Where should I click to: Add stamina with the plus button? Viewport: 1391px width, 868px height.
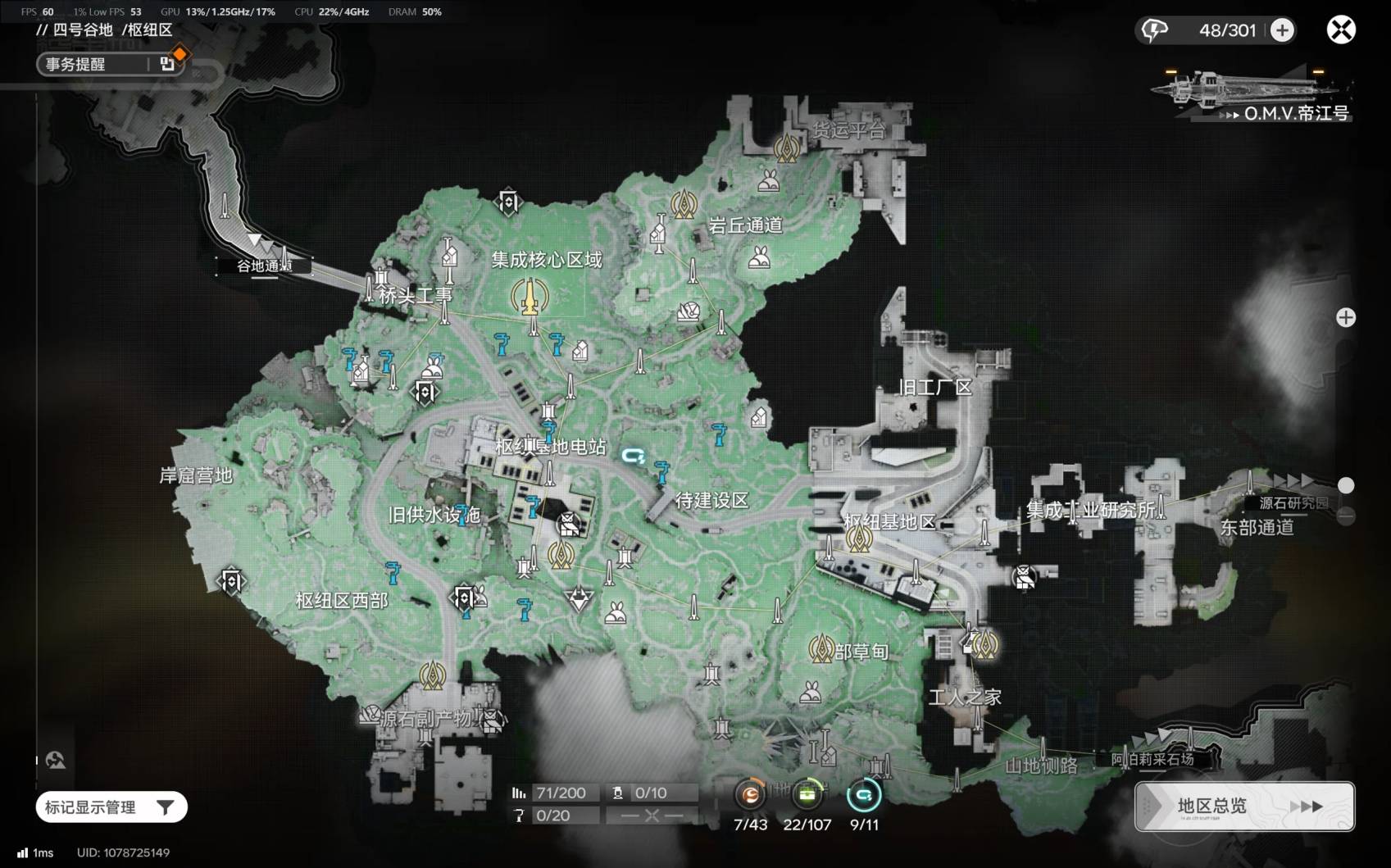click(1282, 30)
